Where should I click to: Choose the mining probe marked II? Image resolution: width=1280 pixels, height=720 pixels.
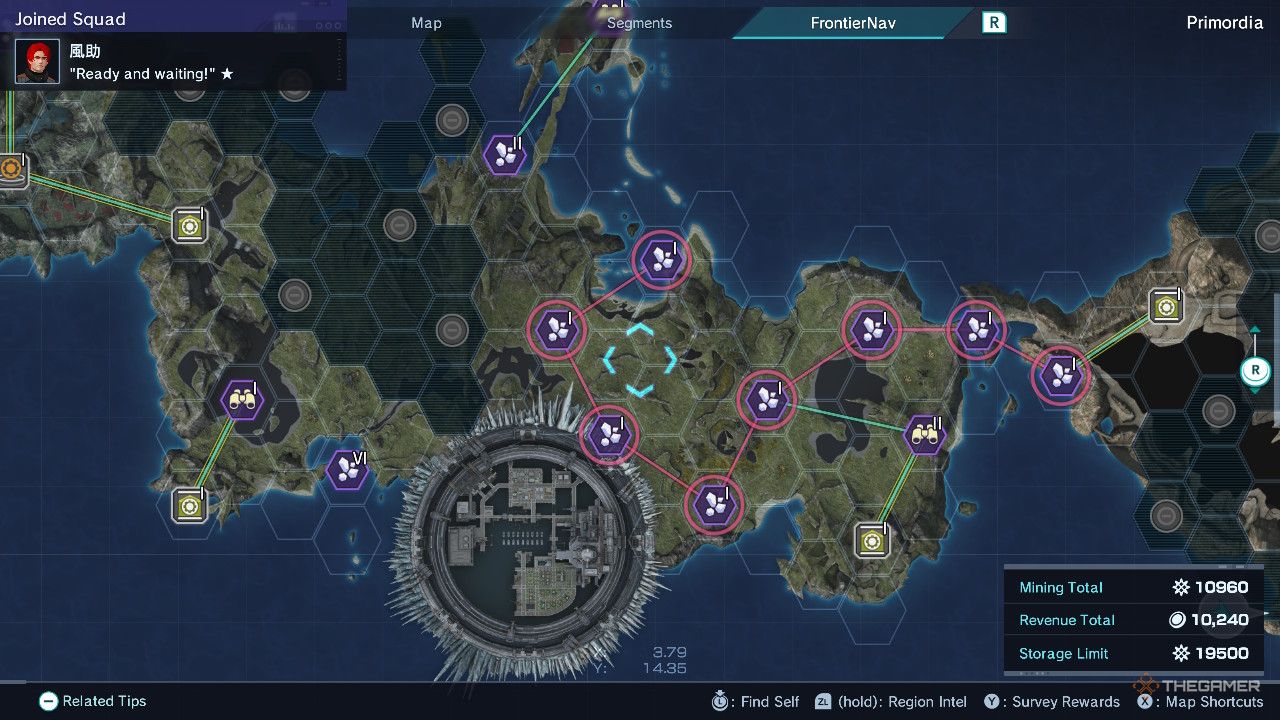click(506, 154)
